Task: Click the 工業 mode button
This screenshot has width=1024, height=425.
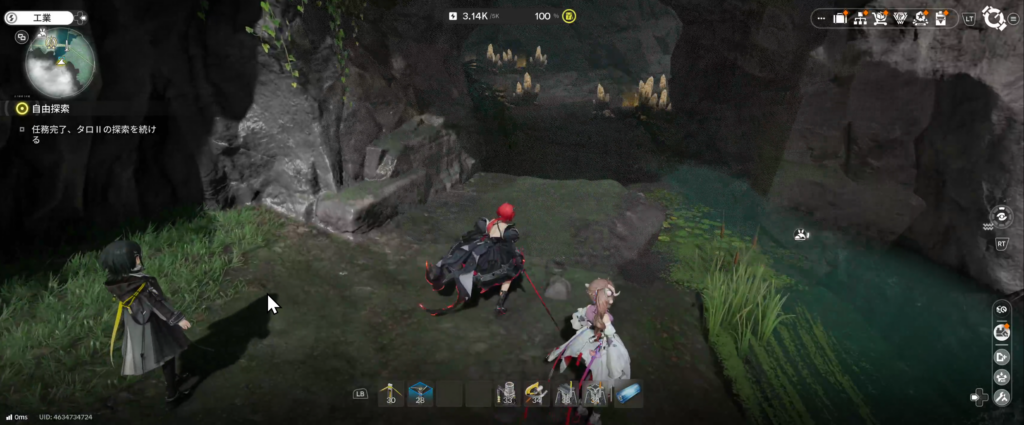Action: (x=44, y=17)
